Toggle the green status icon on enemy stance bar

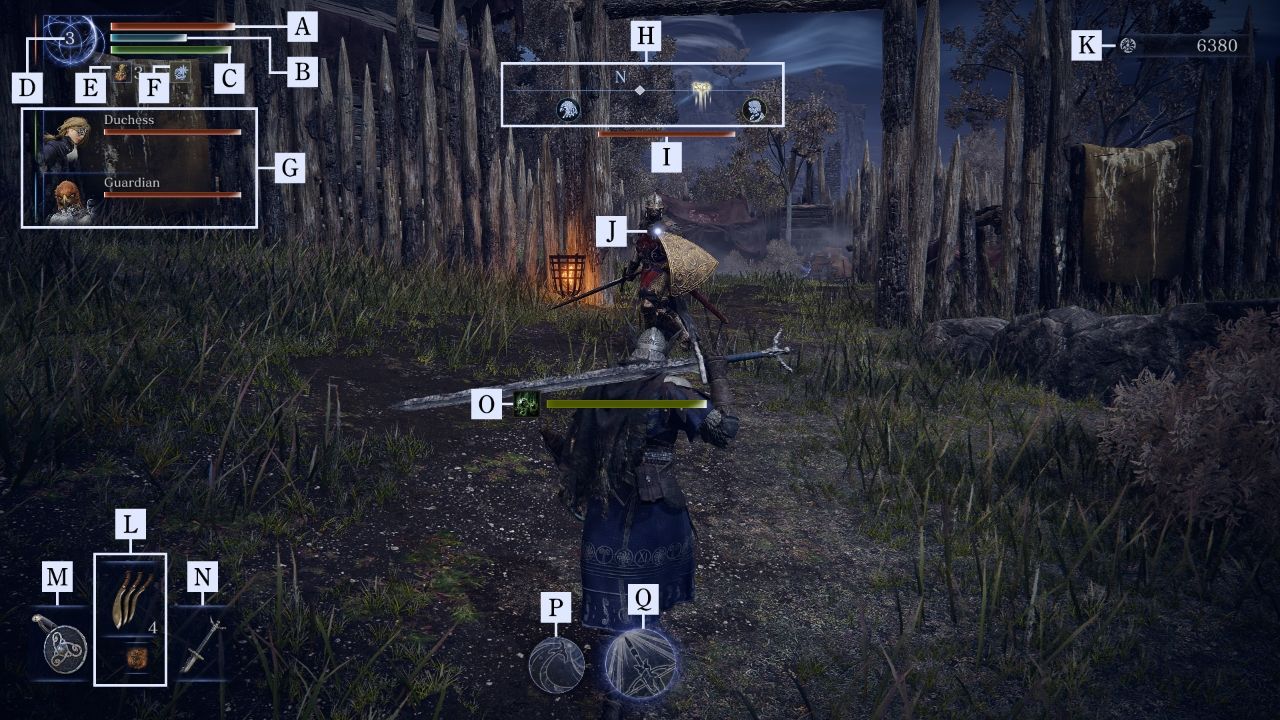tap(525, 405)
